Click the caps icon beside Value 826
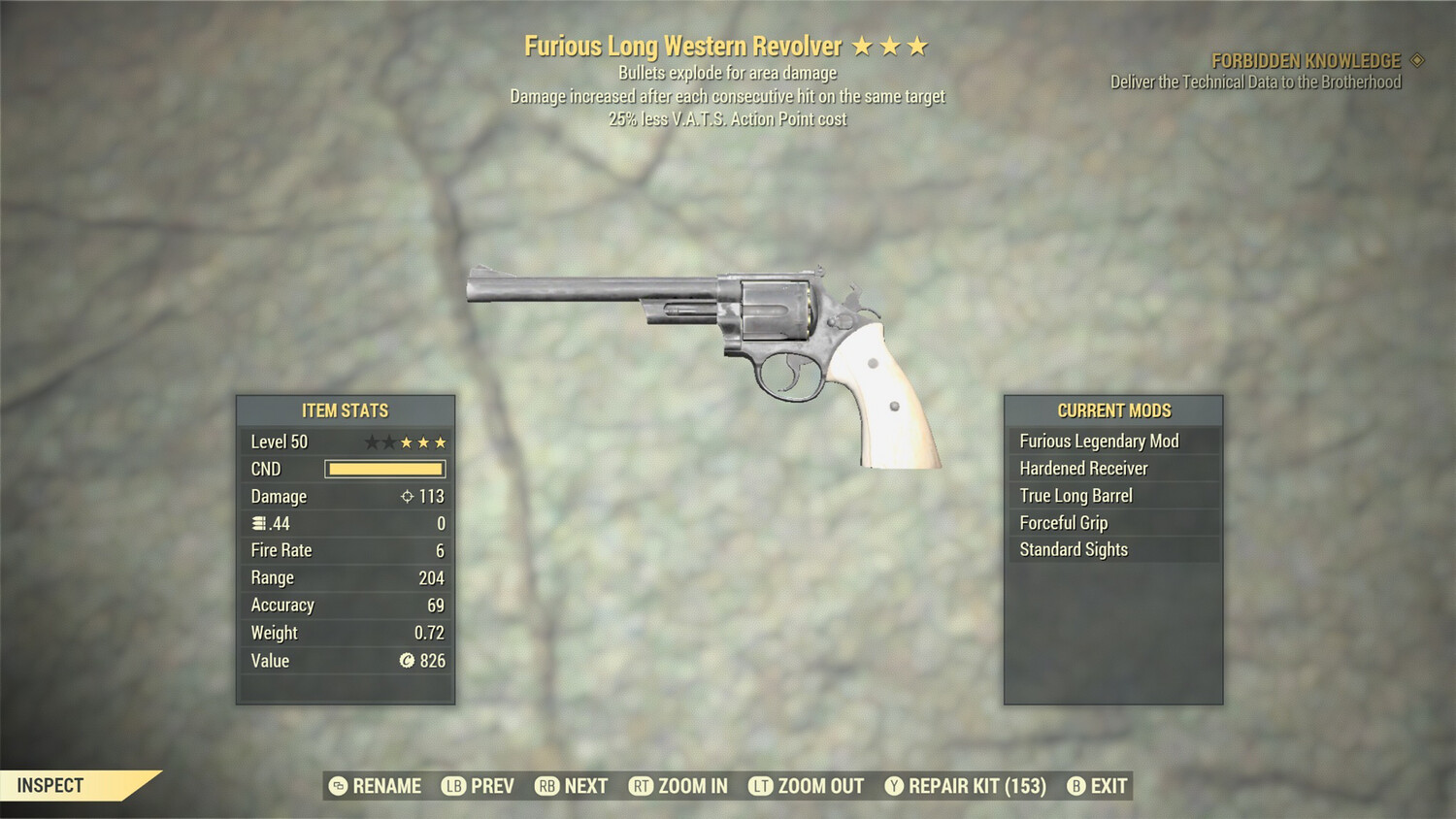The image size is (1456, 819). coord(405,661)
